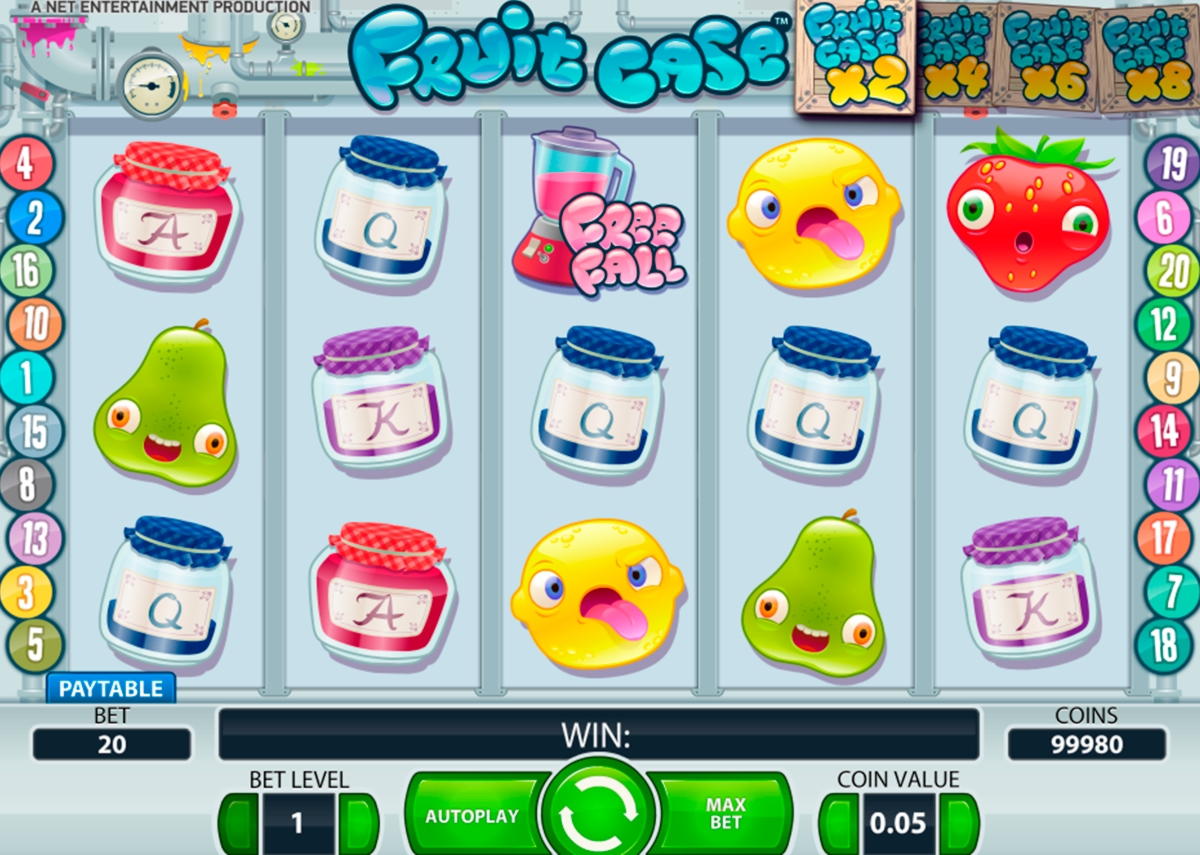Decrease the bet level

click(x=238, y=823)
